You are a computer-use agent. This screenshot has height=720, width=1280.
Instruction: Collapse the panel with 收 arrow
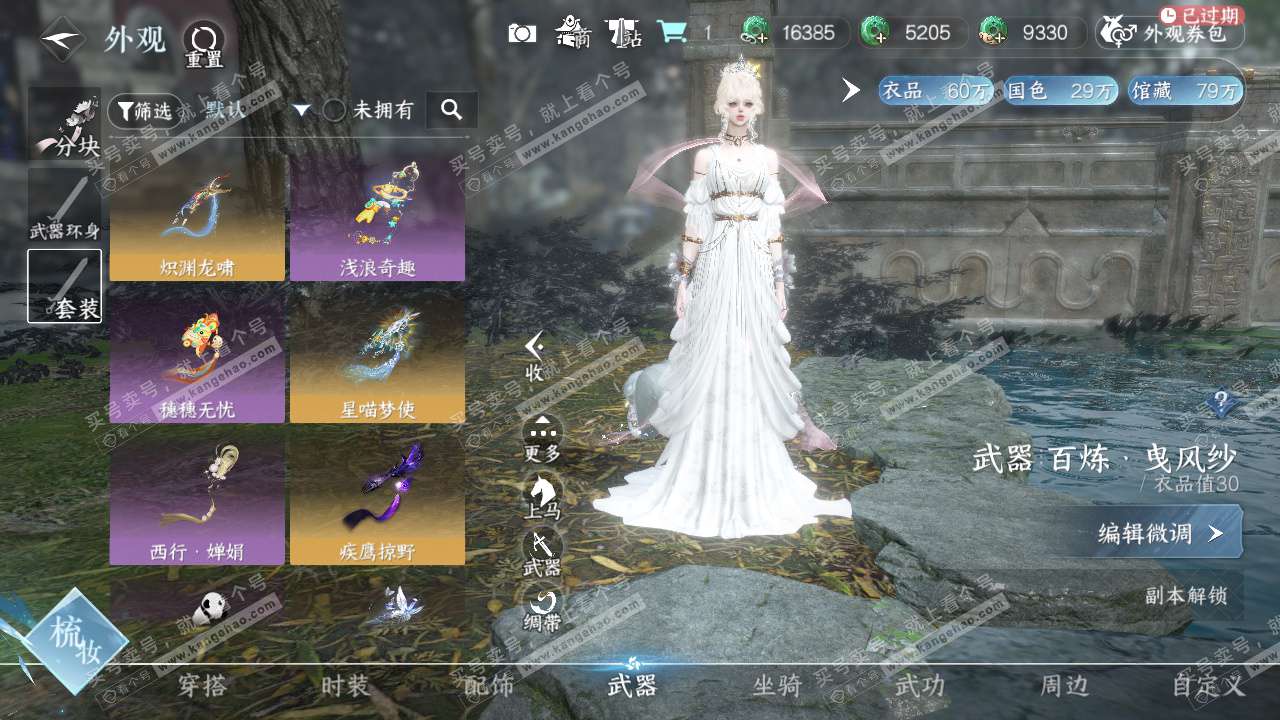536,356
